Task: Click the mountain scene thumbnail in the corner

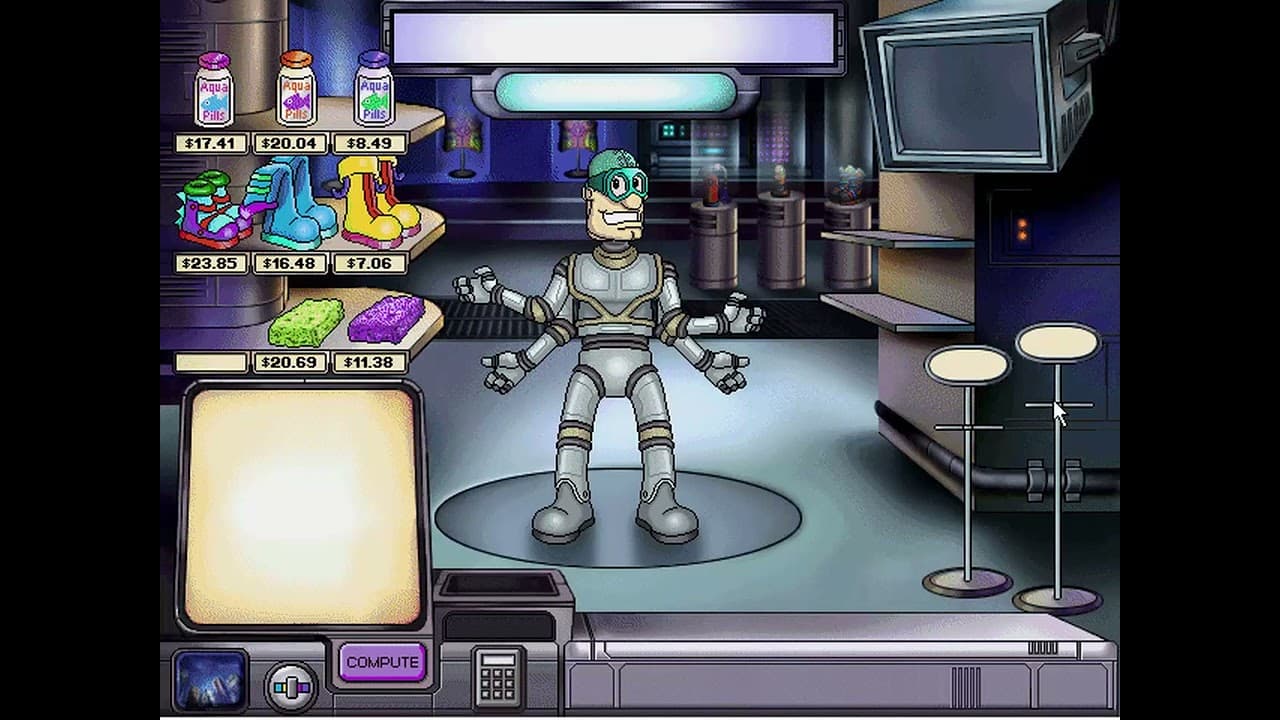Action: (x=210, y=678)
